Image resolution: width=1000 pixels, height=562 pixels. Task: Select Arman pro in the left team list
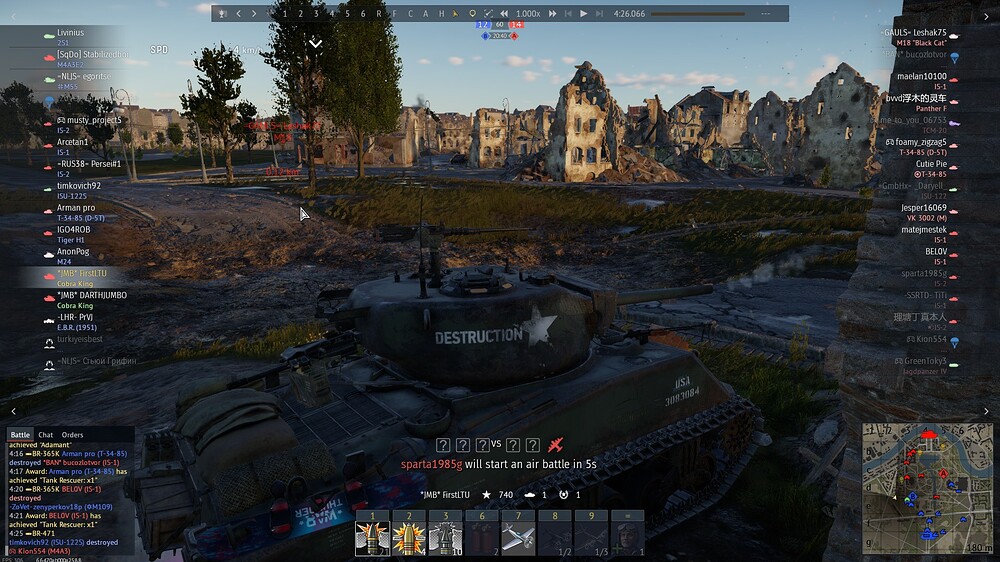[76, 207]
